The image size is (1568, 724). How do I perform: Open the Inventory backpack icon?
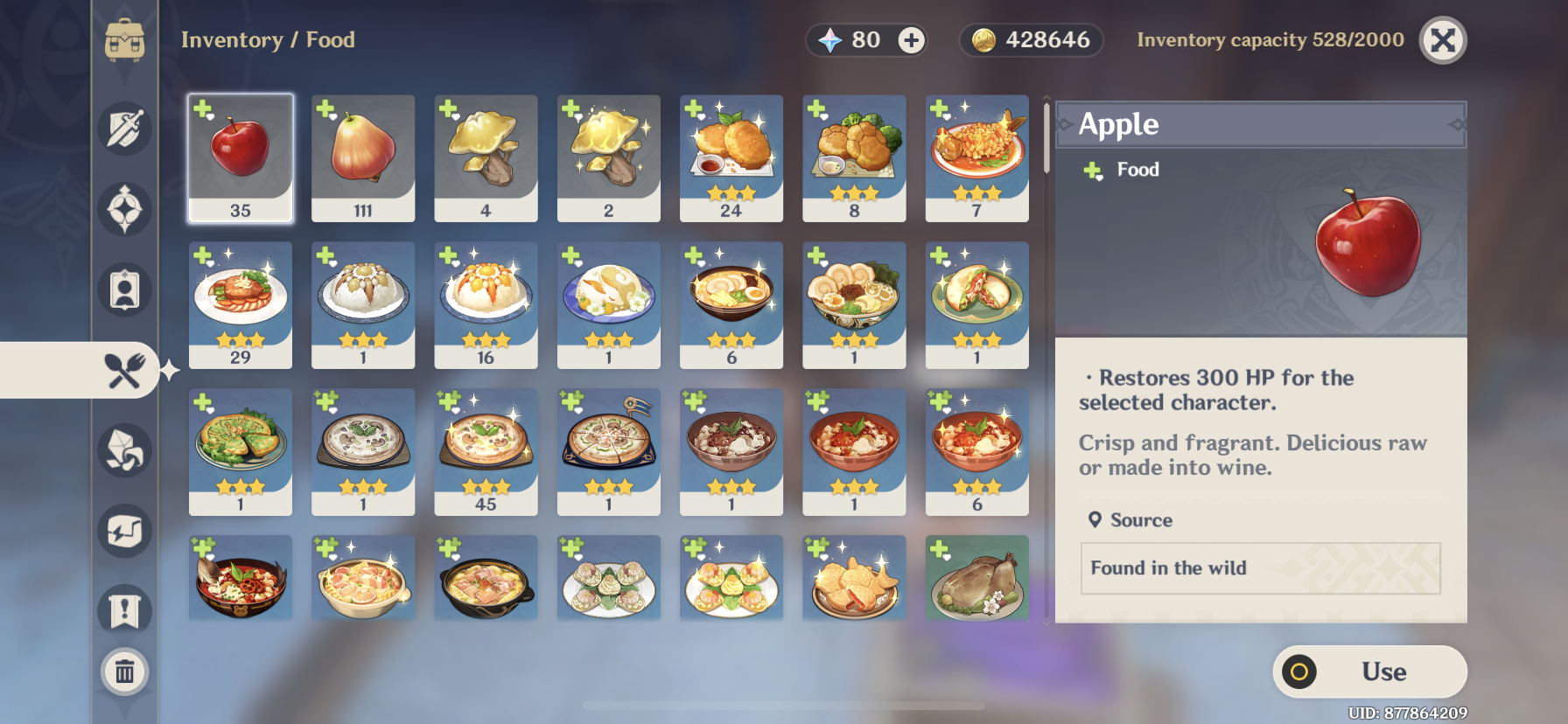[x=127, y=39]
